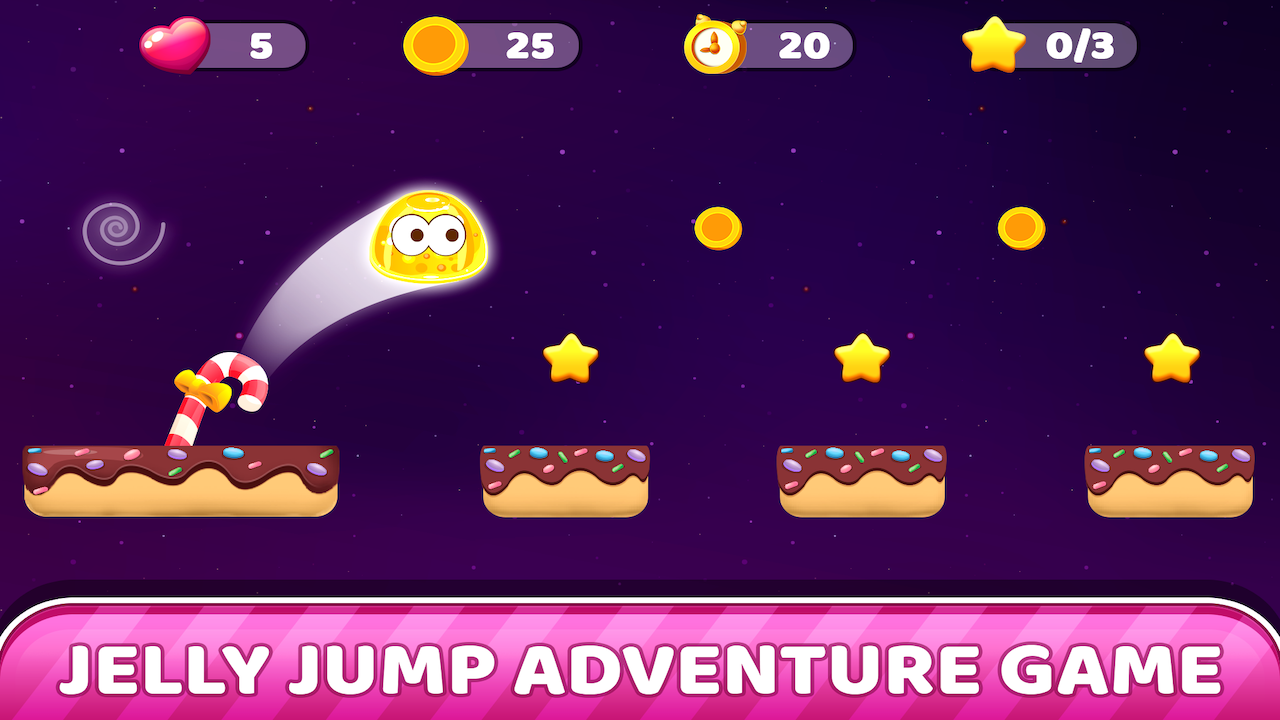This screenshot has width=1280, height=720.
Task: Click the alarm clock timer icon
Action: click(713, 44)
